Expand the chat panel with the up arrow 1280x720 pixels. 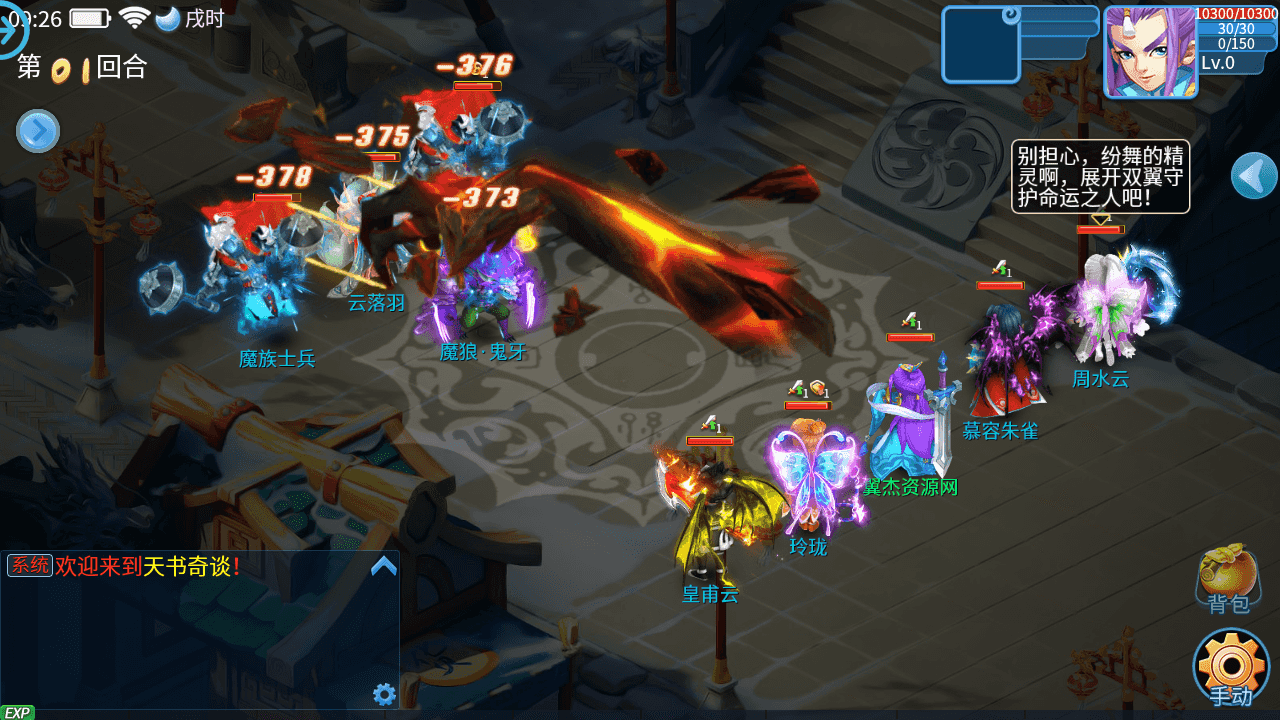(x=384, y=567)
